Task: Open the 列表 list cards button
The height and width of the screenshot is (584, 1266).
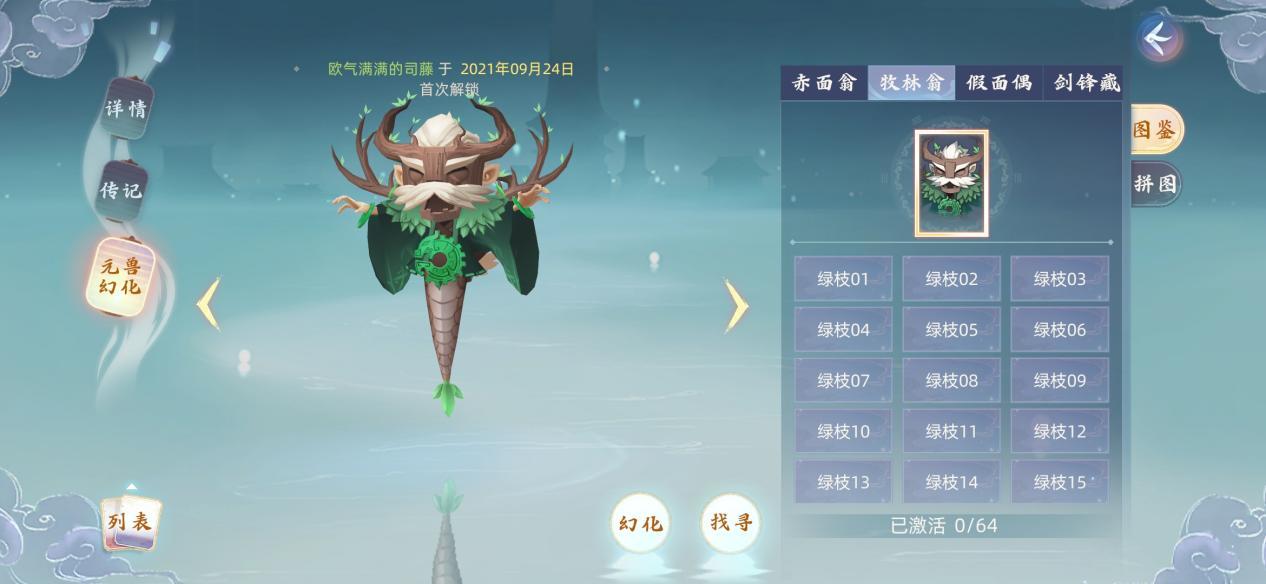Action: pos(131,521)
